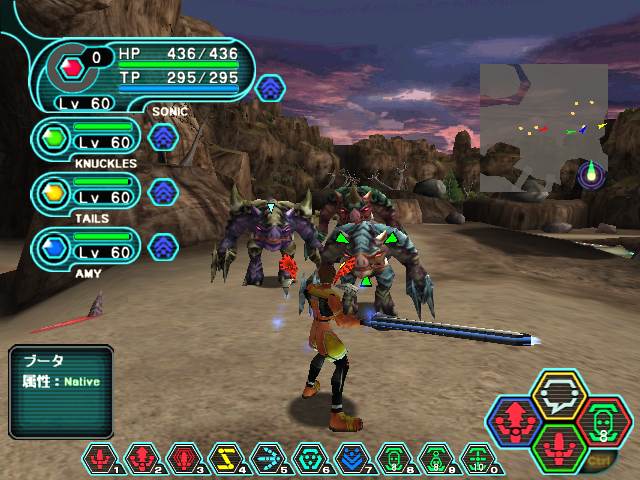Use hotbar slot 3 red attack icon
Image resolution: width=640 pixels, height=480 pixels.
183,458
